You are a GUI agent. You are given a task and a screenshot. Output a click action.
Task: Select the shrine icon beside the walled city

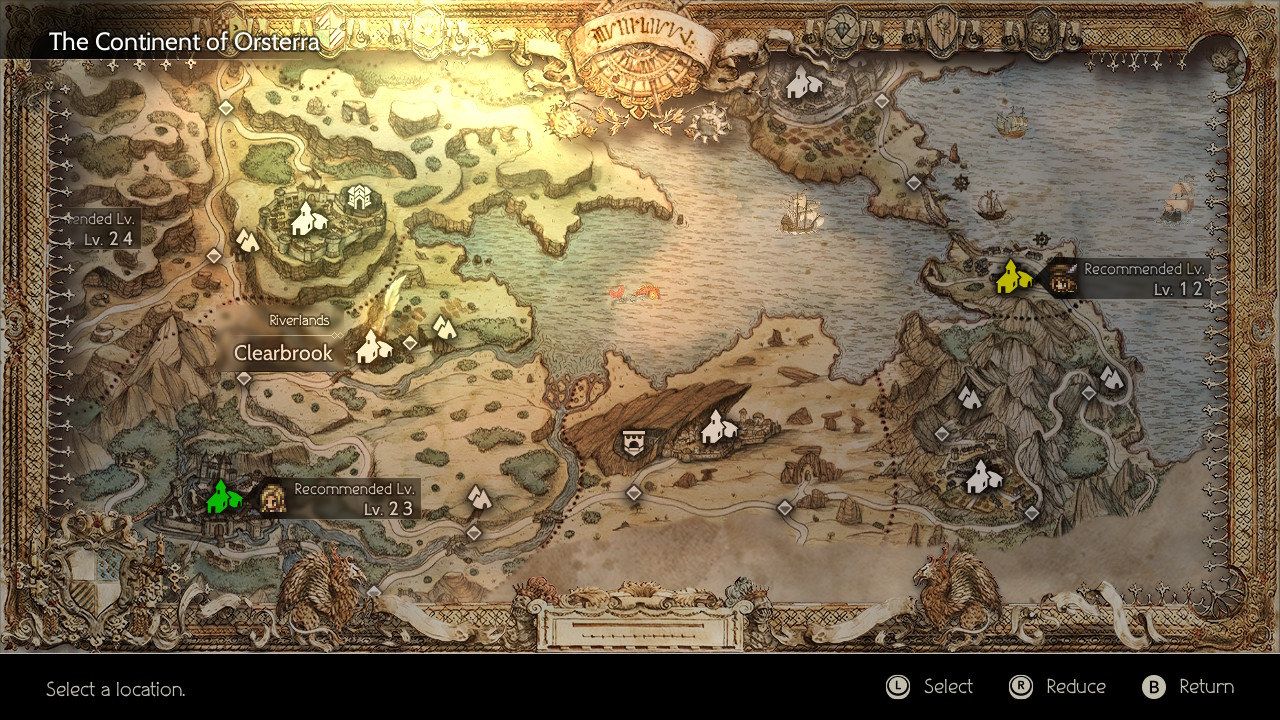(358, 197)
